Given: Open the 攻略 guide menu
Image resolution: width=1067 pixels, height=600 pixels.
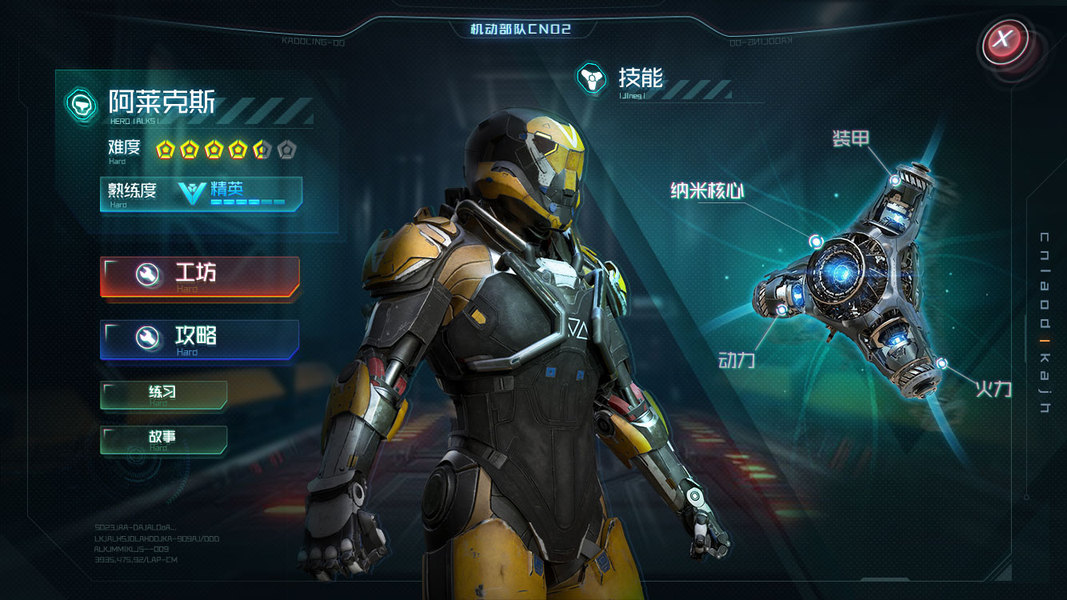Looking at the screenshot, I should point(200,339).
